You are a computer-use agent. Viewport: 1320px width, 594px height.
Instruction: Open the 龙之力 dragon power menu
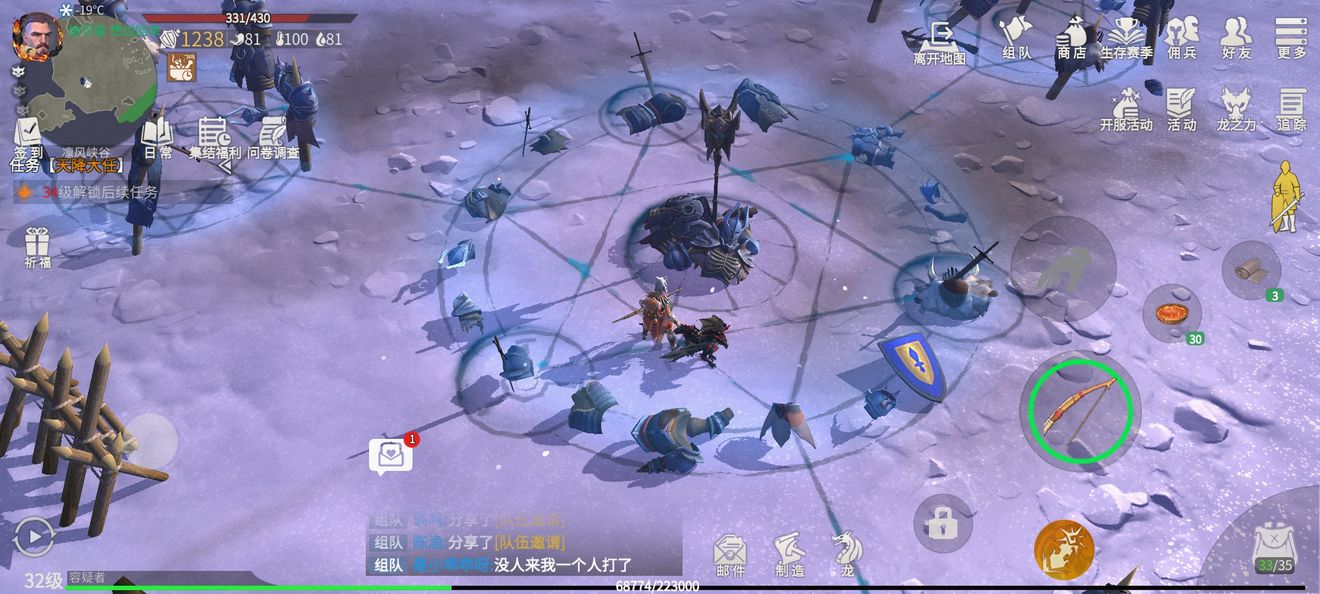point(1237,108)
